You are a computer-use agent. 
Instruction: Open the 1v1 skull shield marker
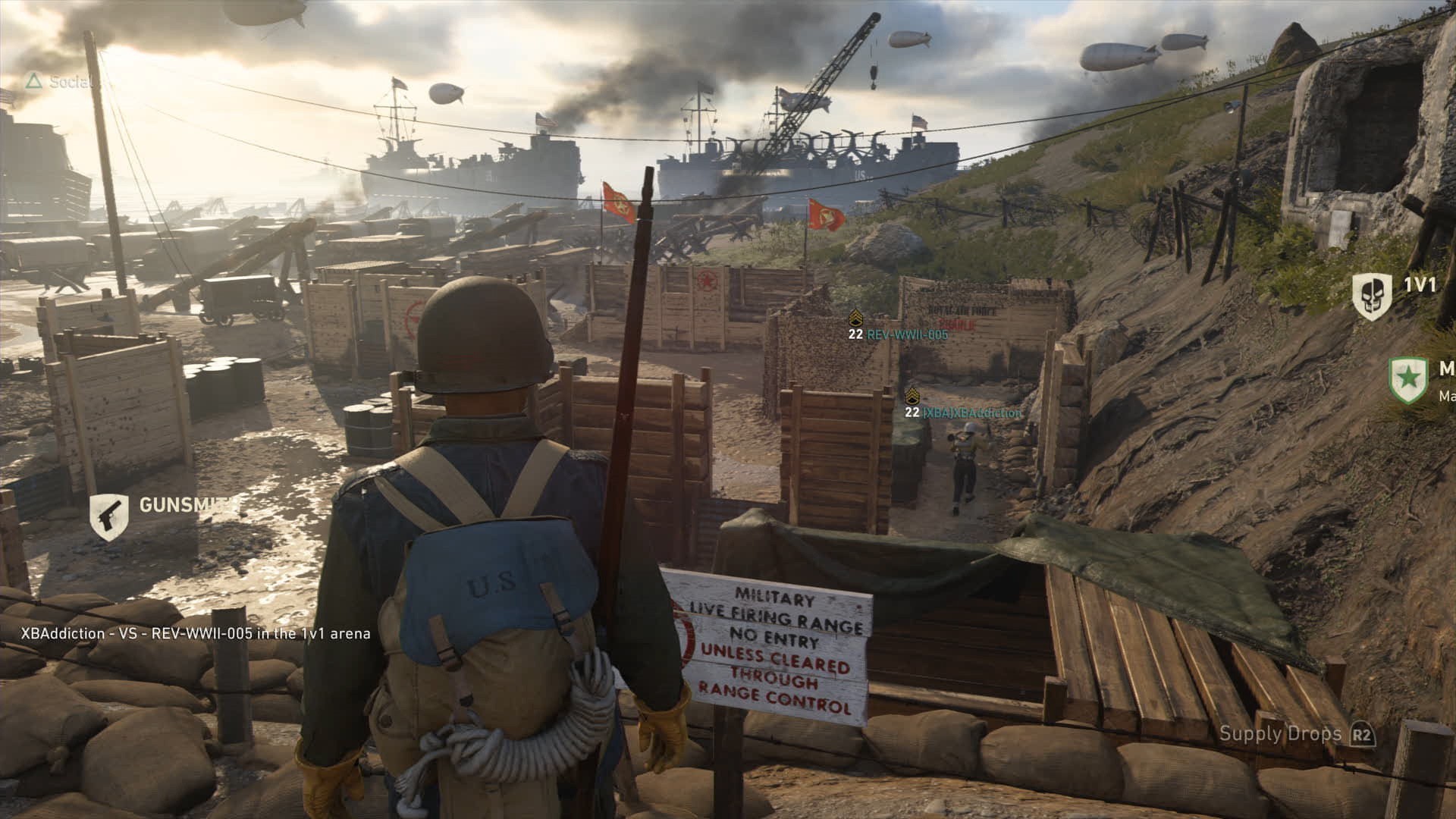(x=1372, y=295)
